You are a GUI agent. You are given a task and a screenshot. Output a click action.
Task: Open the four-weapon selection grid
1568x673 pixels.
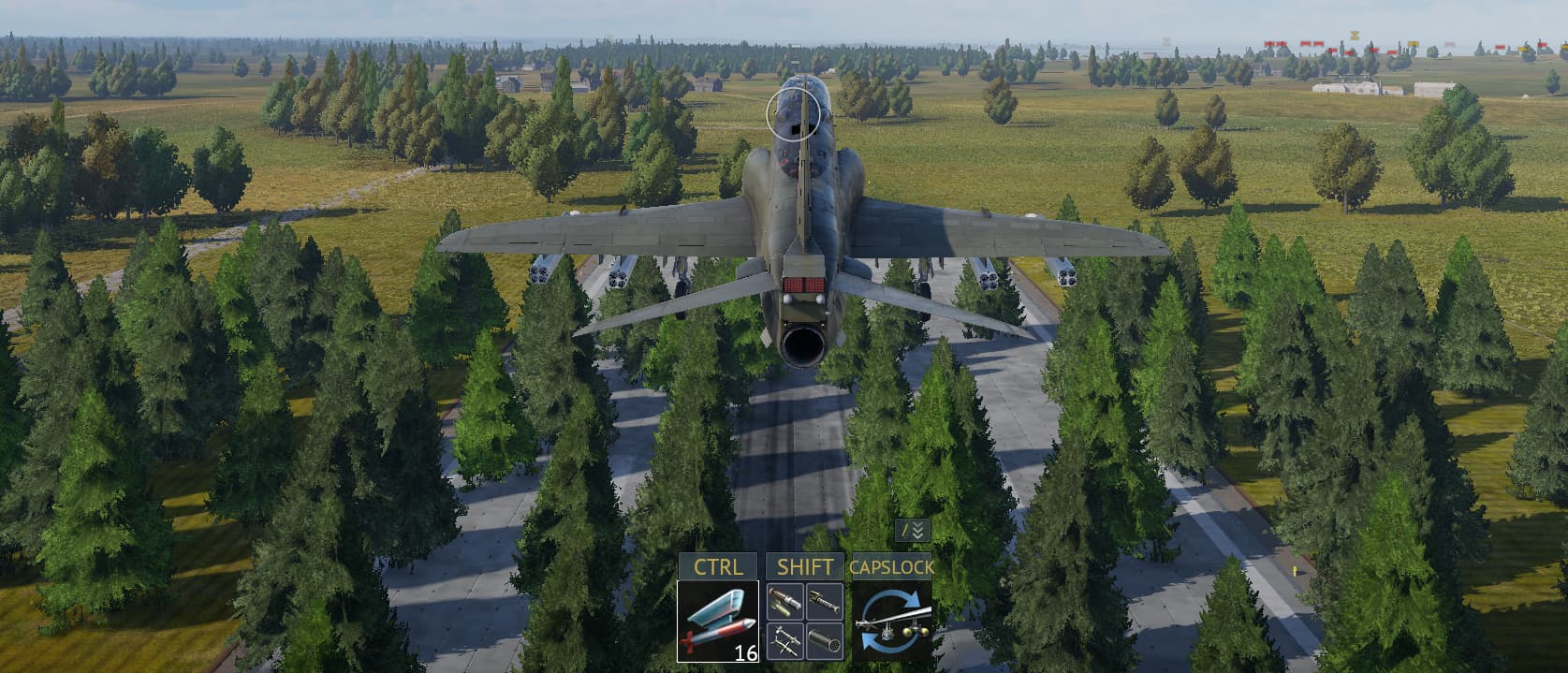(x=804, y=621)
